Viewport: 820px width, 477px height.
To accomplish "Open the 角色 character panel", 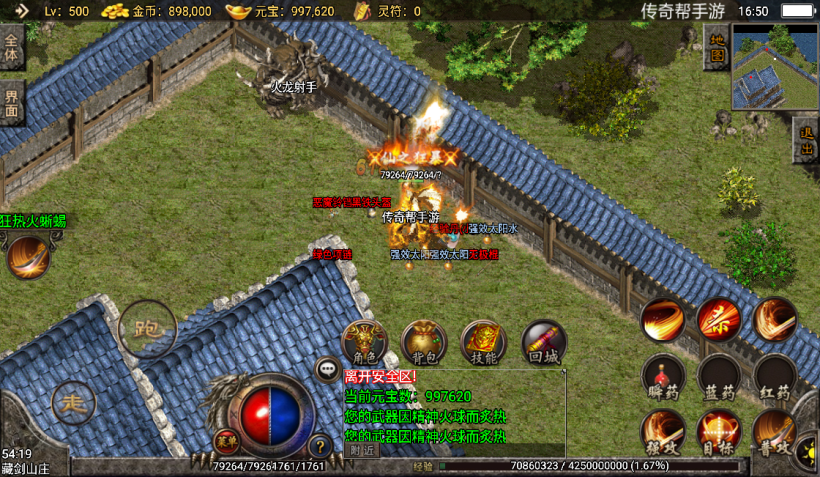I will [x=365, y=343].
